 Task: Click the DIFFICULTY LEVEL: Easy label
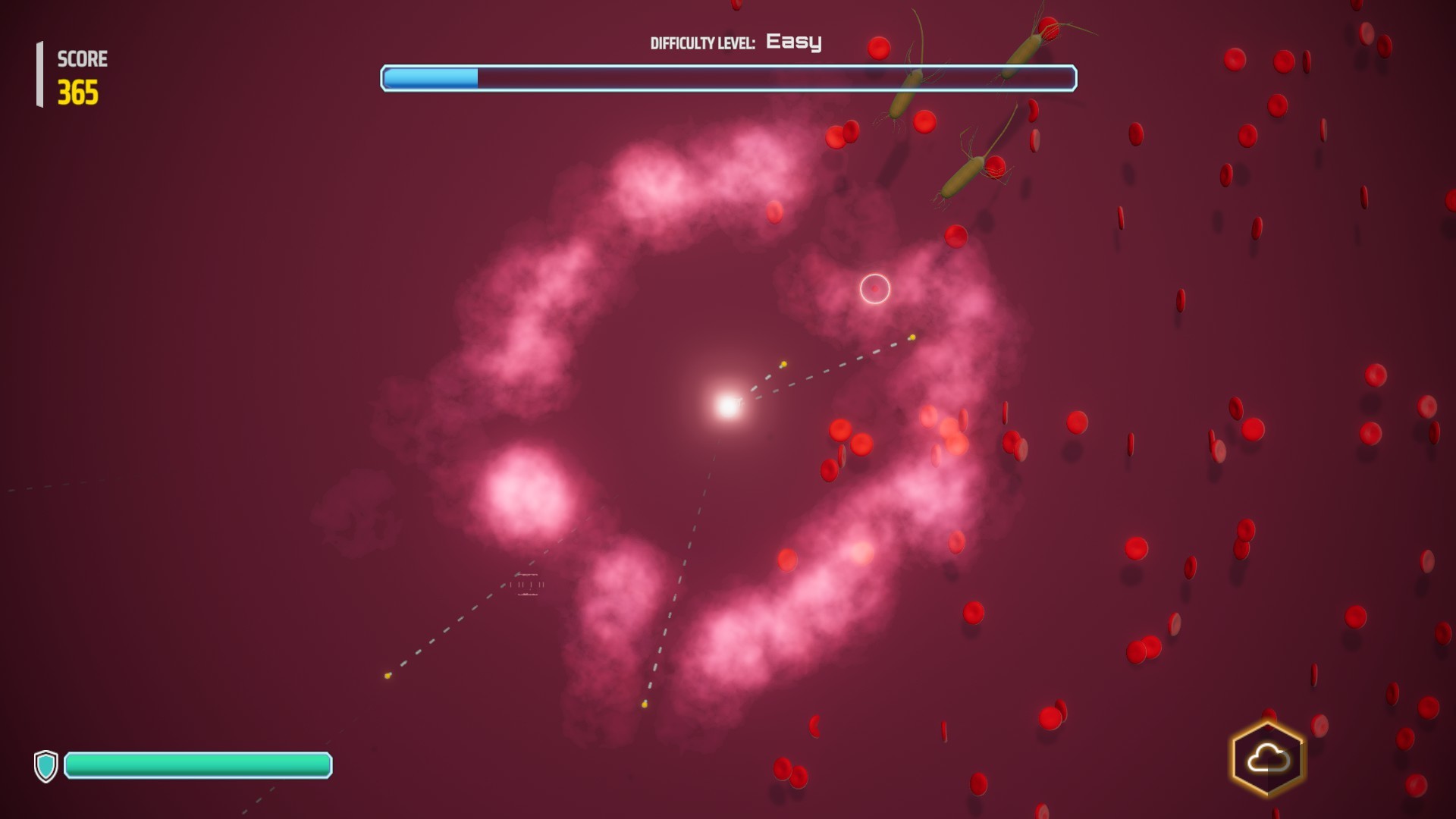(x=736, y=42)
